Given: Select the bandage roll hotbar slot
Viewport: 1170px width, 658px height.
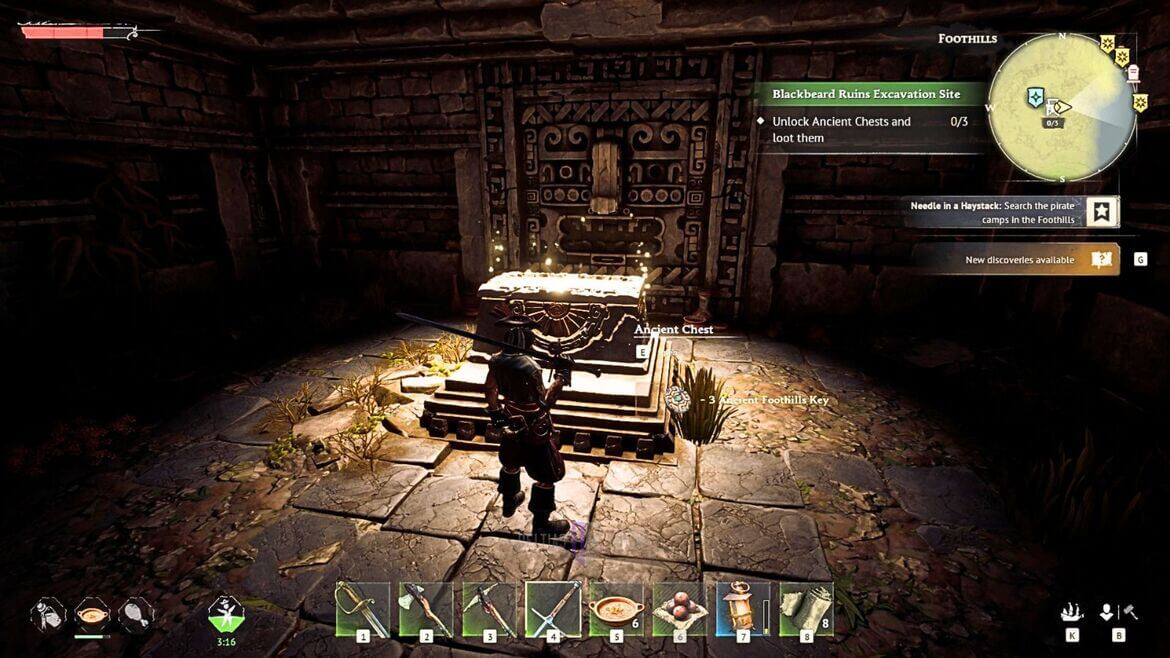Looking at the screenshot, I should [x=806, y=609].
